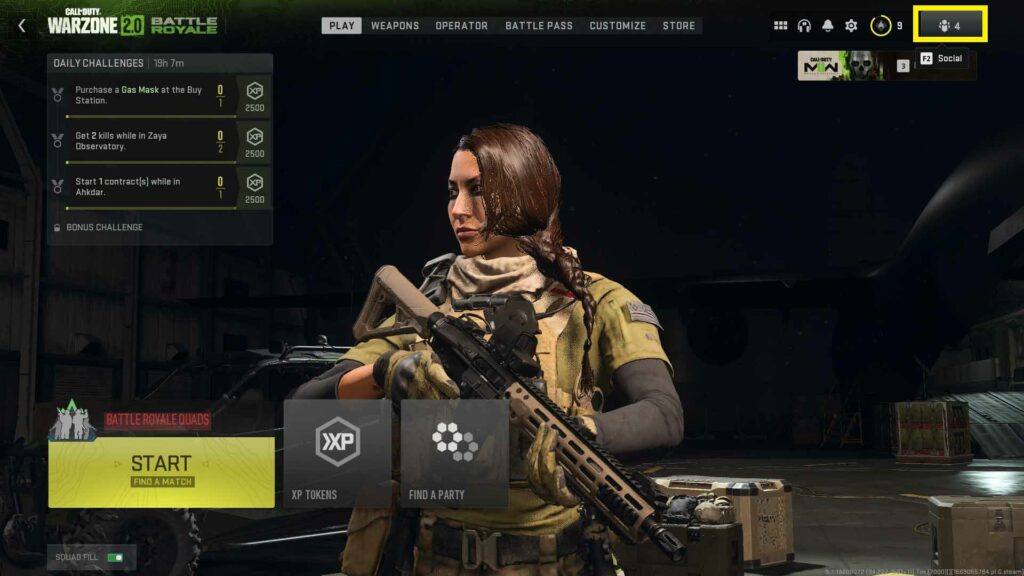The height and width of the screenshot is (576, 1024).
Task: Select the Operator tab
Action: (x=461, y=26)
